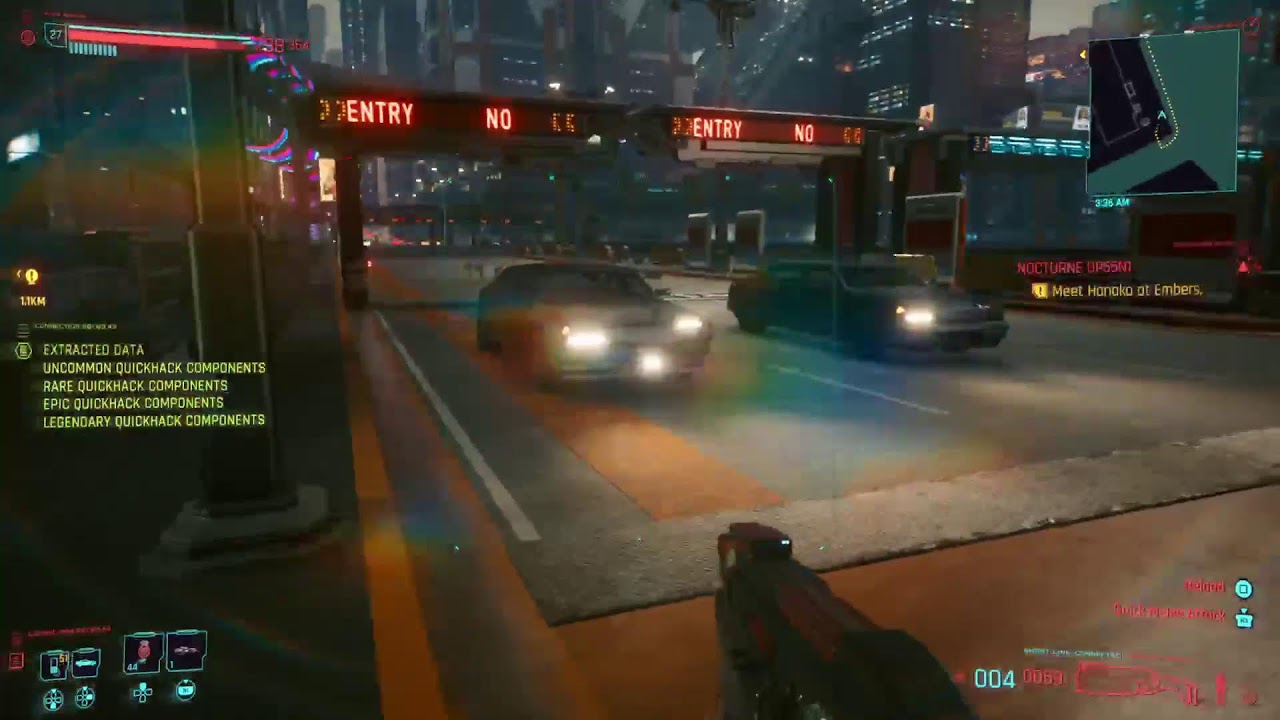Select the Quick Melee Attack icon
The height and width of the screenshot is (720, 1280).
point(1245,620)
